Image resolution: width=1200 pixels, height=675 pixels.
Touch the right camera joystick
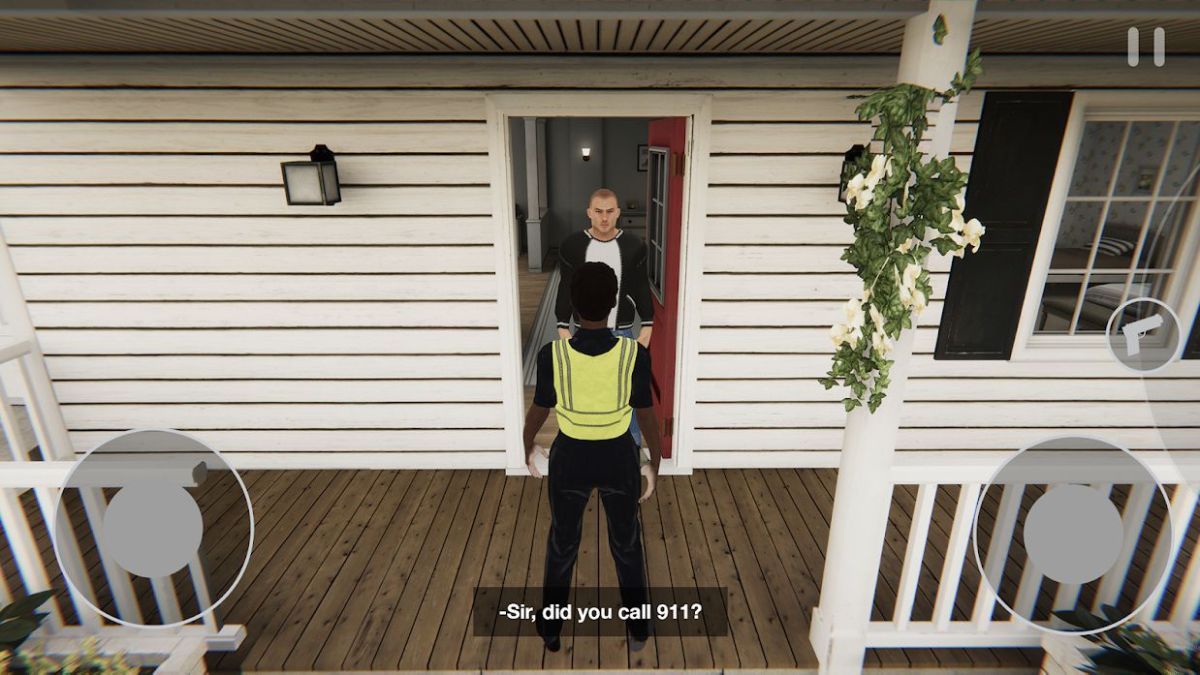click(x=1073, y=534)
